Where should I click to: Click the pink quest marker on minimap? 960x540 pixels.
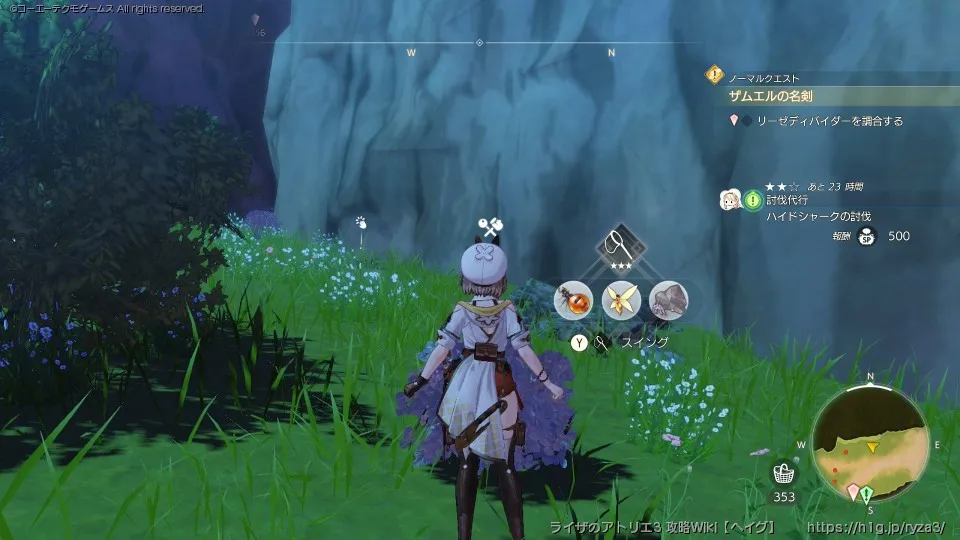[853, 492]
